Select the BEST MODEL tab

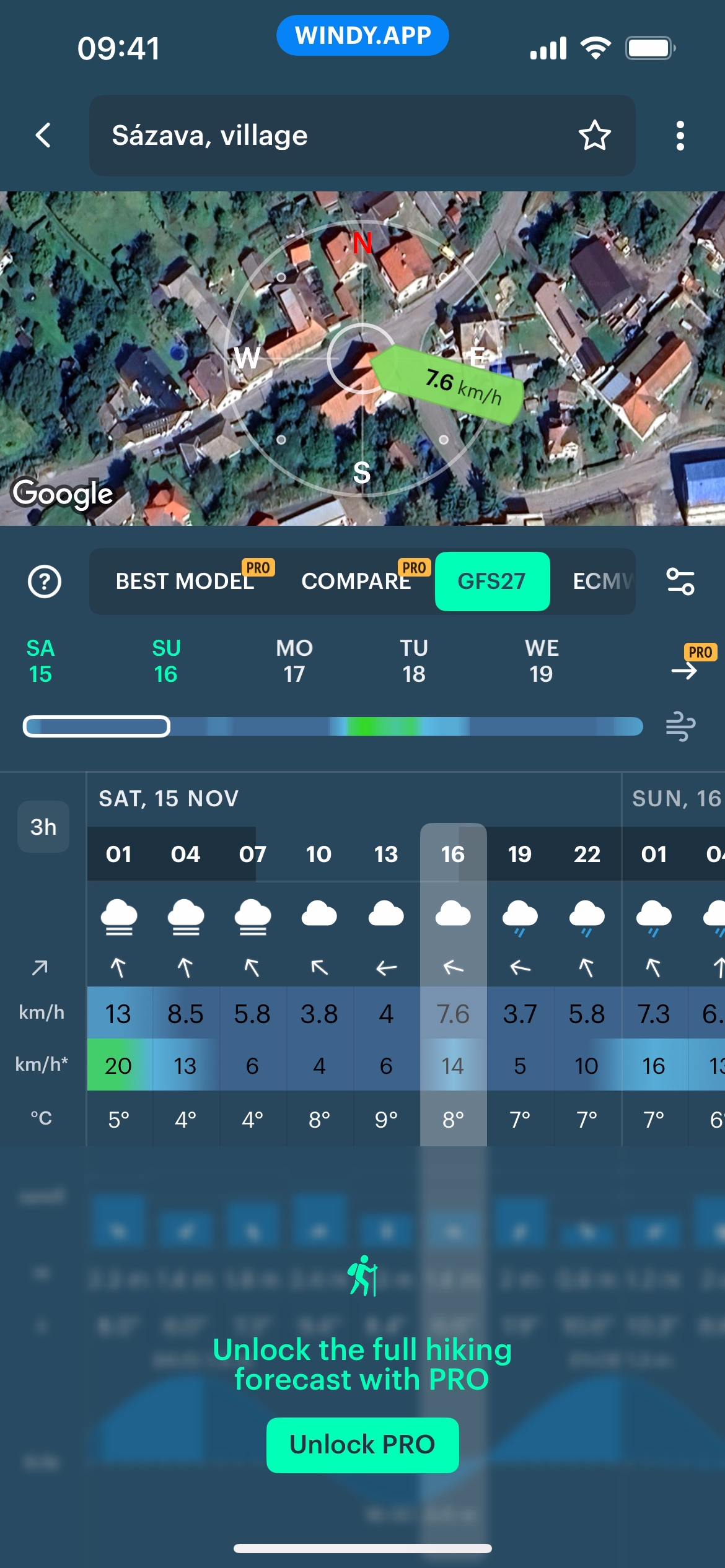(185, 581)
